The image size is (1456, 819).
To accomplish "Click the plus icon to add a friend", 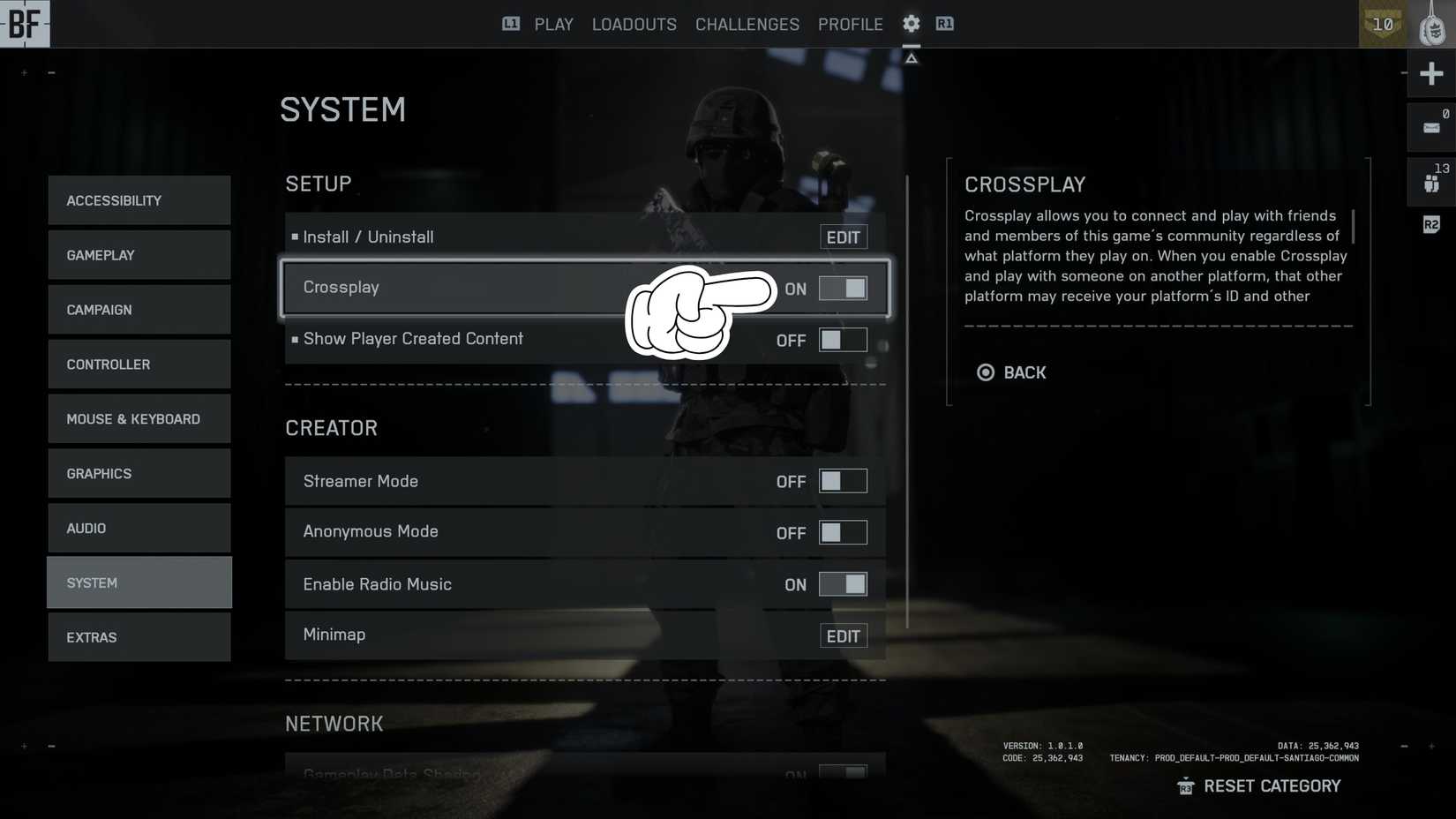I will 1431,73.
